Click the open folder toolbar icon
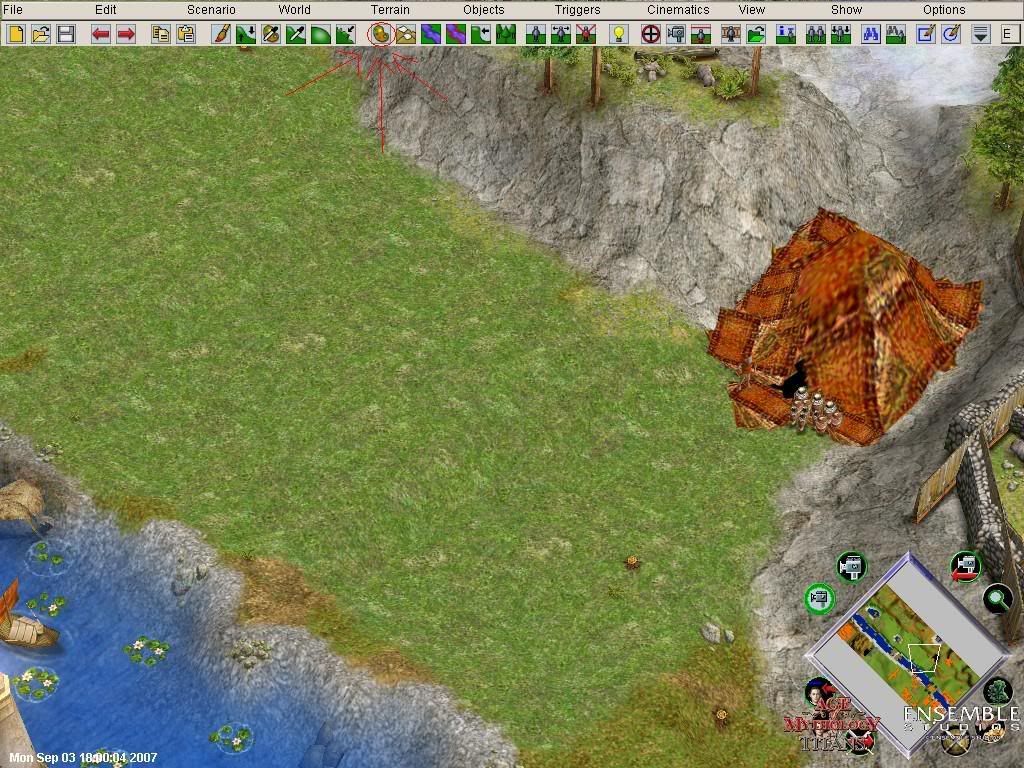The width and height of the screenshot is (1024, 768). coord(41,34)
